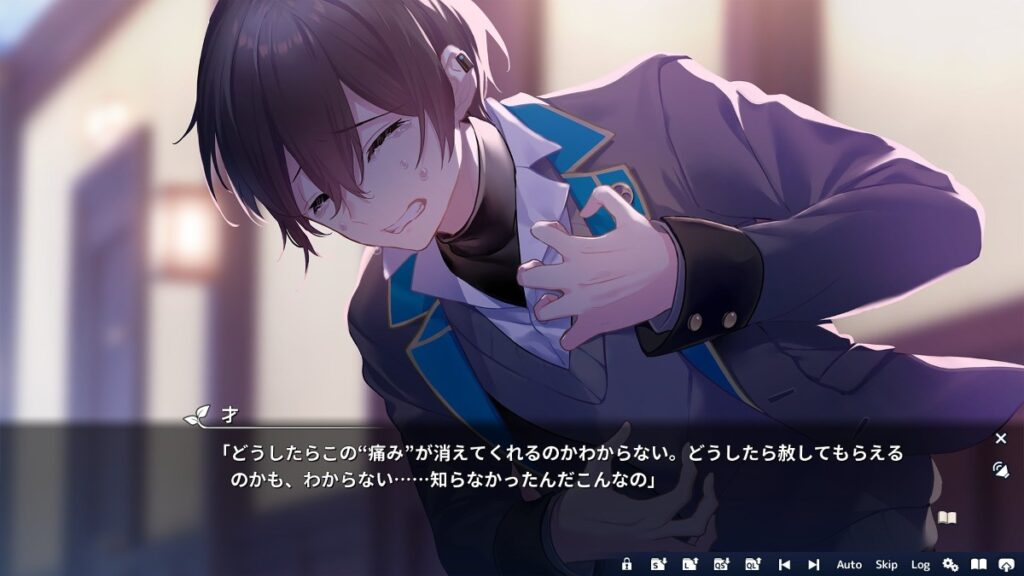This screenshot has height=576, width=1024.
Task: Enable Auto text advance
Action: [x=849, y=565]
